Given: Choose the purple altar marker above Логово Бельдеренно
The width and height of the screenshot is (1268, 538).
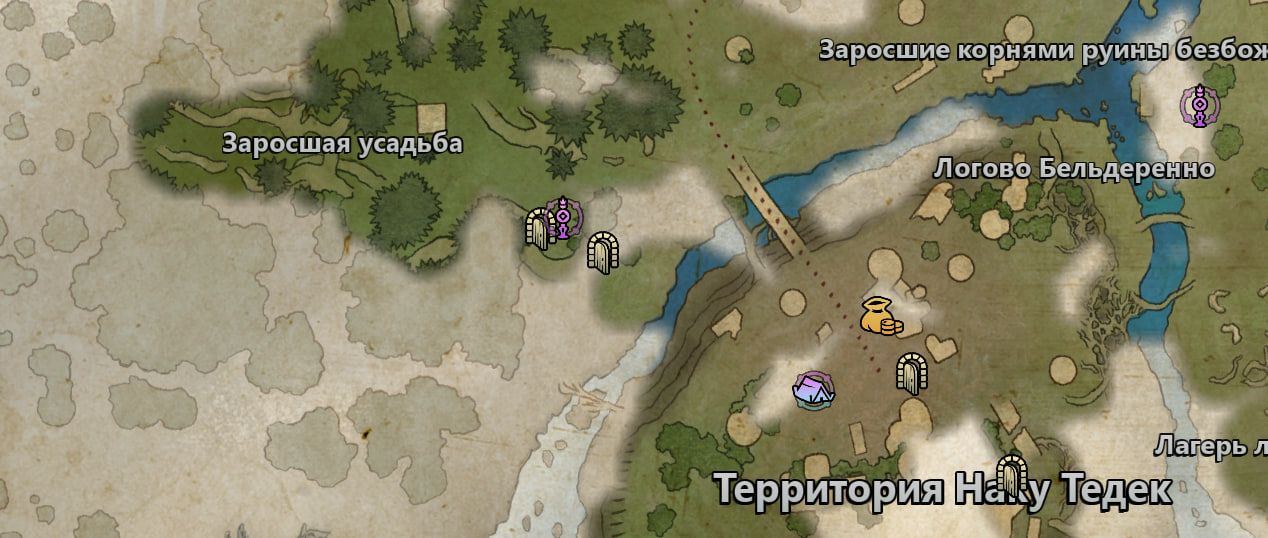Looking at the screenshot, I should coord(1196,105).
